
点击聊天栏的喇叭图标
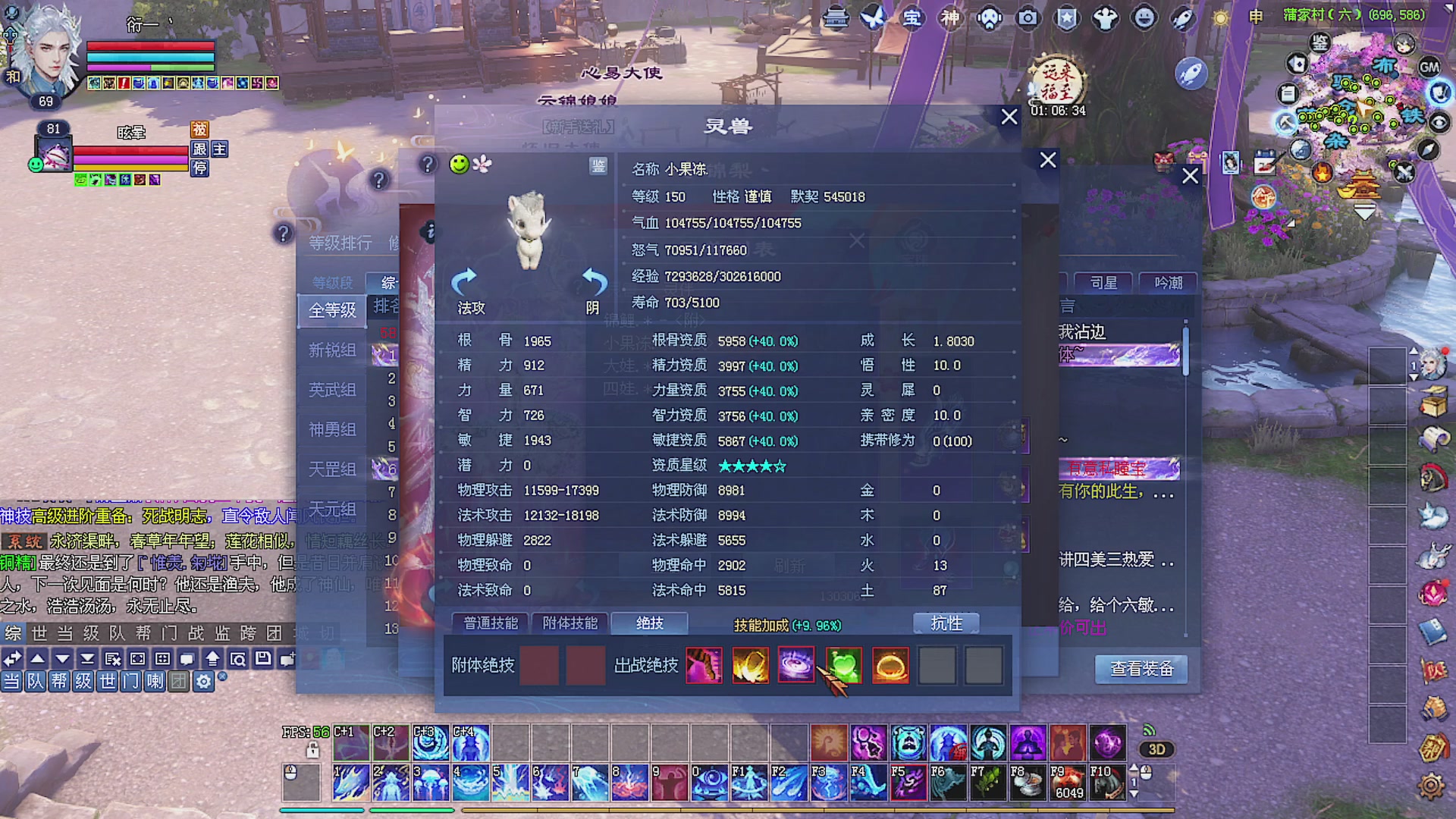pos(157,682)
